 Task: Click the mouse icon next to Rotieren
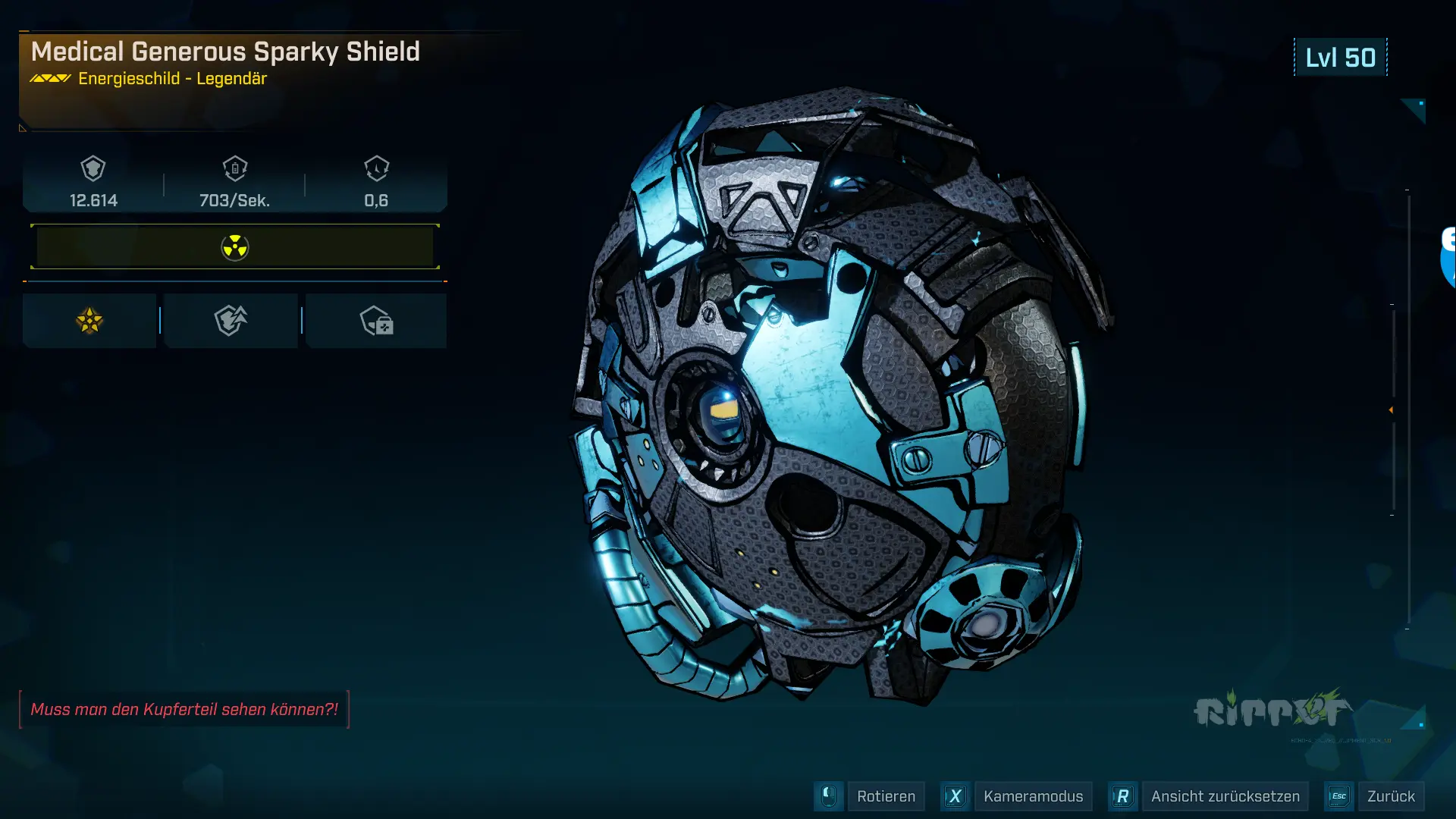(828, 796)
